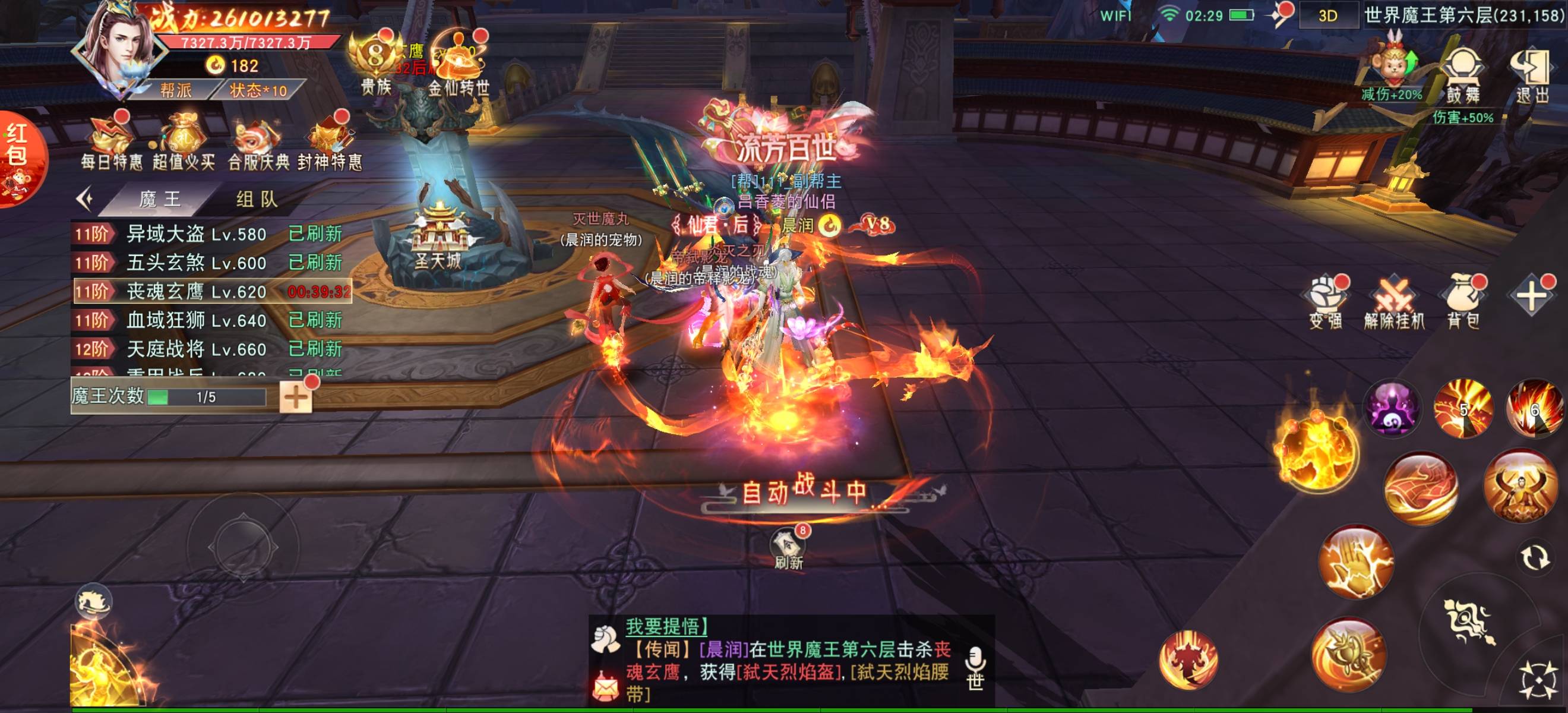Open the 合服庆典 celebration event

point(258,141)
